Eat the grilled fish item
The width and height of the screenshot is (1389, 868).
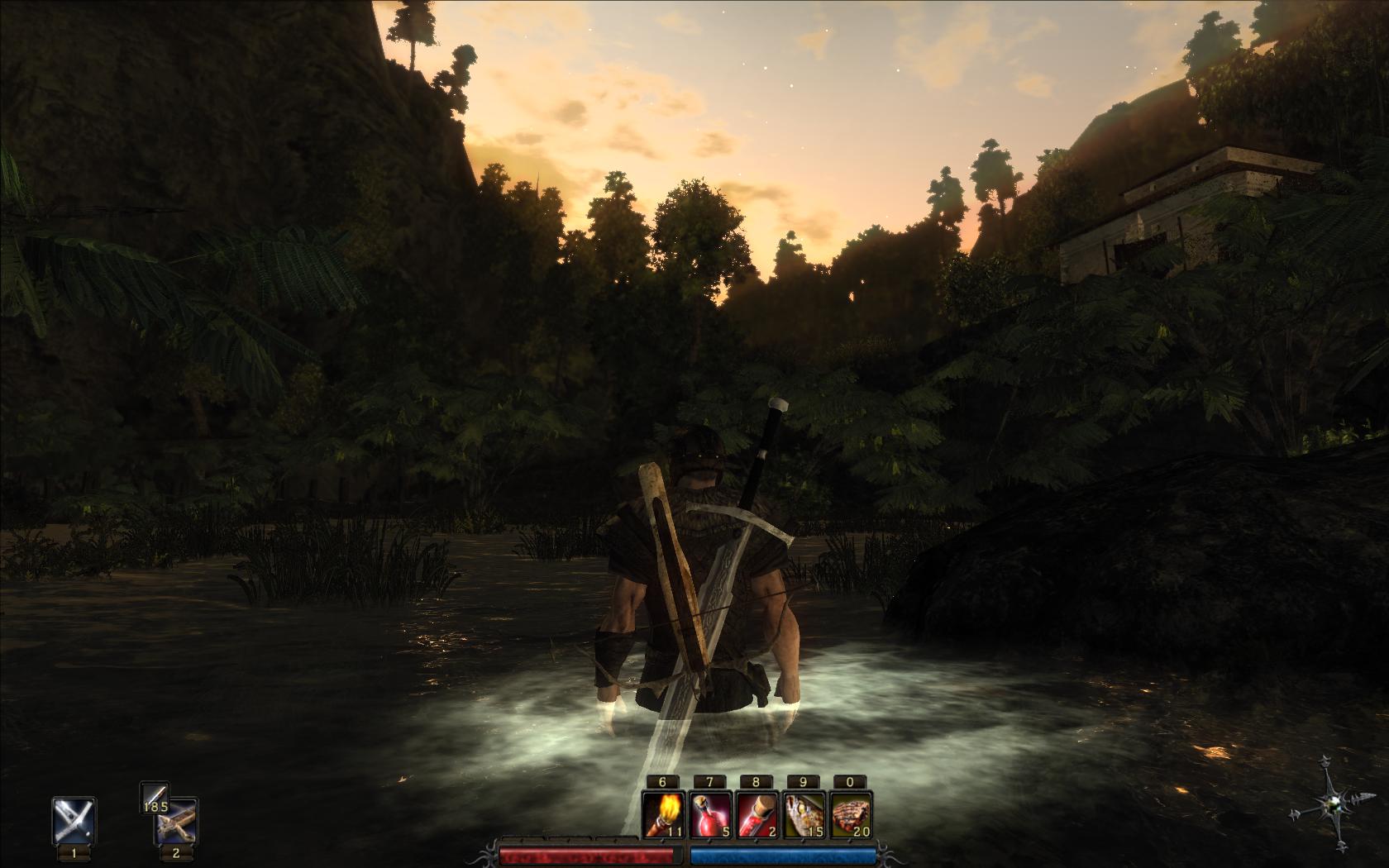[x=804, y=813]
